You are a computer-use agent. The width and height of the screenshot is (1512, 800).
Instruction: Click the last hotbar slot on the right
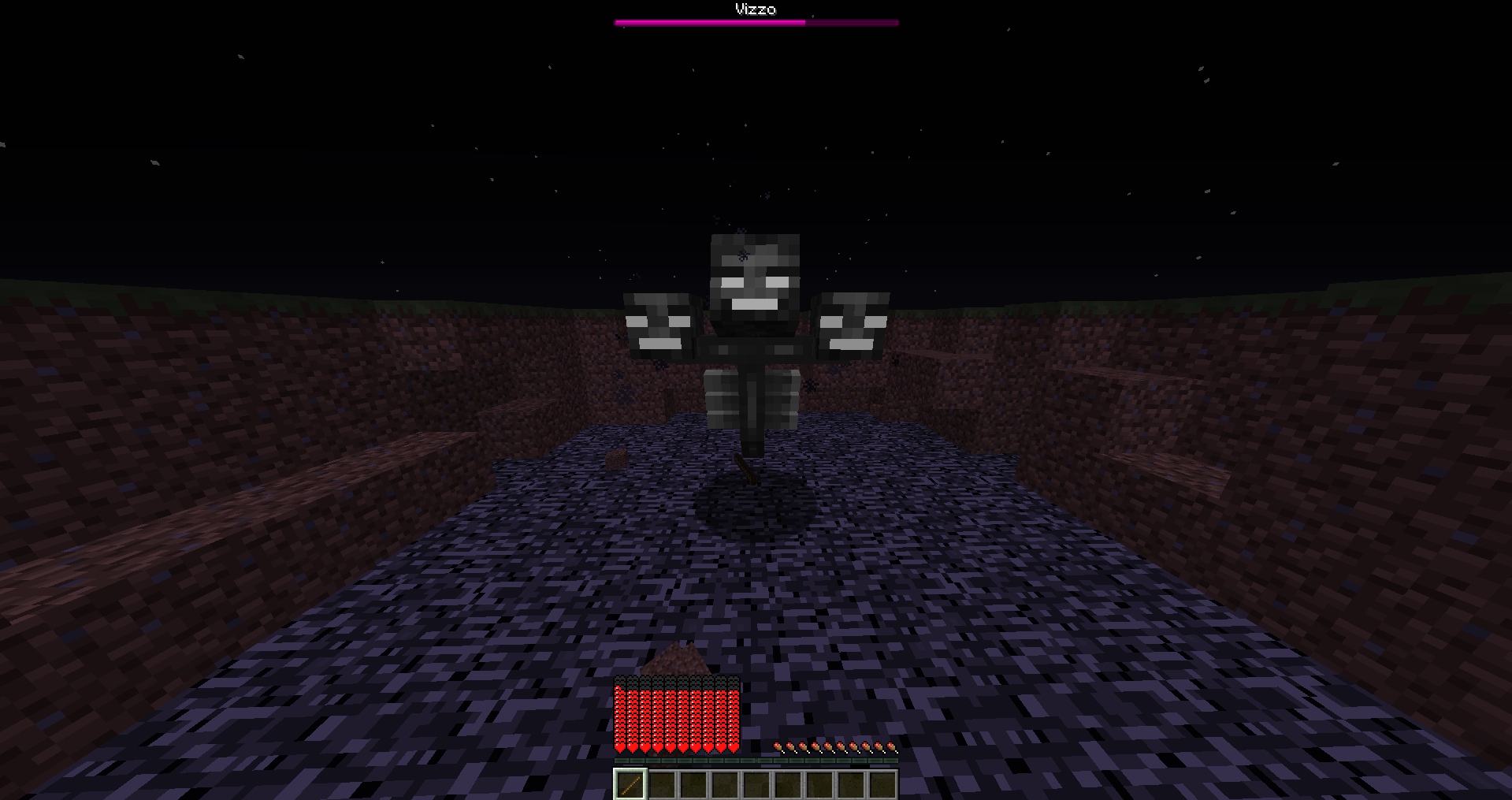click(x=882, y=784)
